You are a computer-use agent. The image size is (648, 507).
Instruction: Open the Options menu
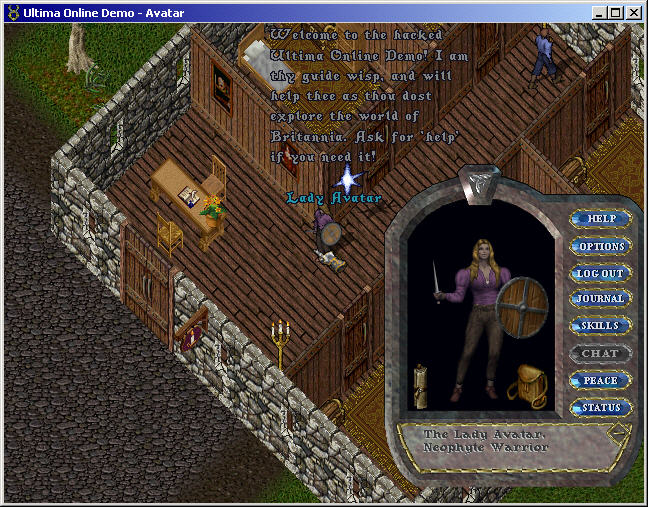pos(601,246)
